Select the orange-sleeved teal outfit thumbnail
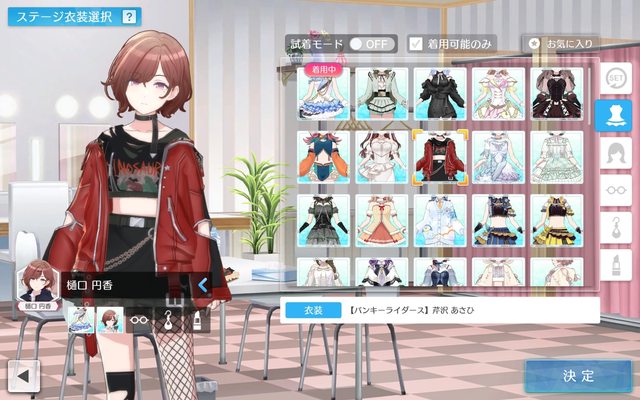 [323, 157]
